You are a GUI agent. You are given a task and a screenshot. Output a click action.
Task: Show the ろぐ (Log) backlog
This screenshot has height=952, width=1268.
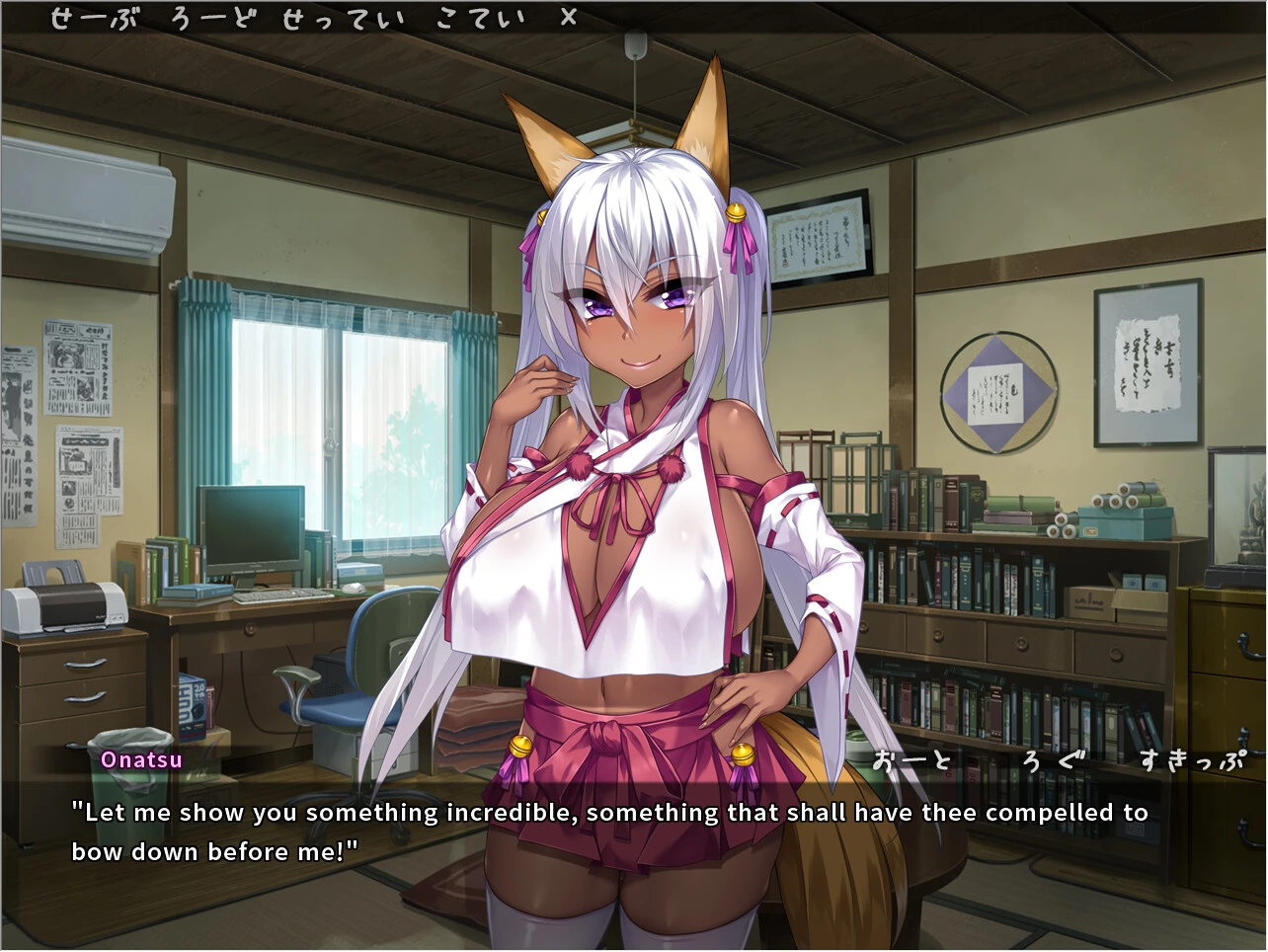click(x=1054, y=760)
